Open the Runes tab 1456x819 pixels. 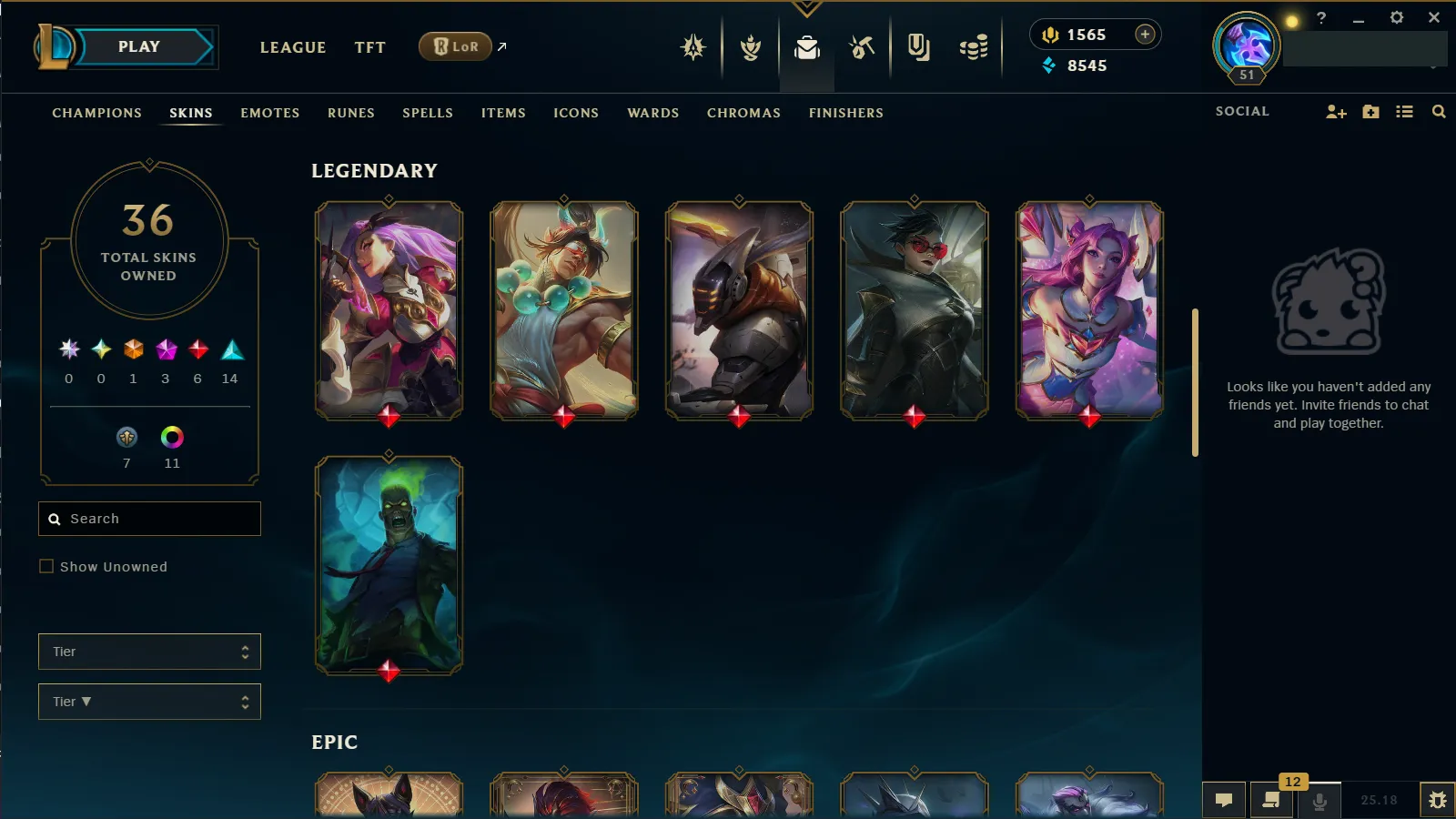pos(350,113)
